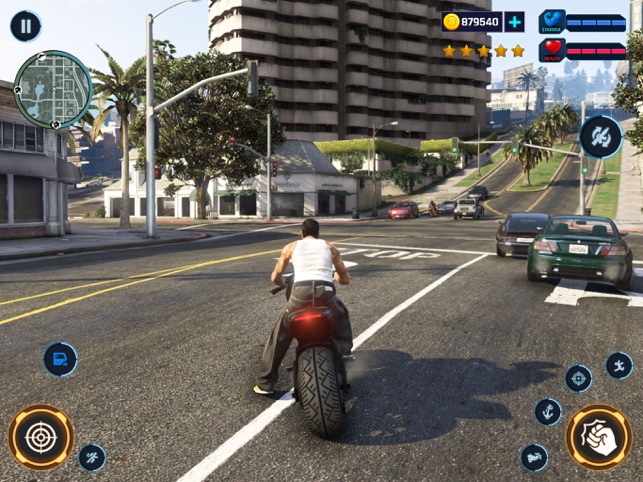Tap the sprint running-figure button
Screen dimensions: 643x482
click(x=92, y=457)
